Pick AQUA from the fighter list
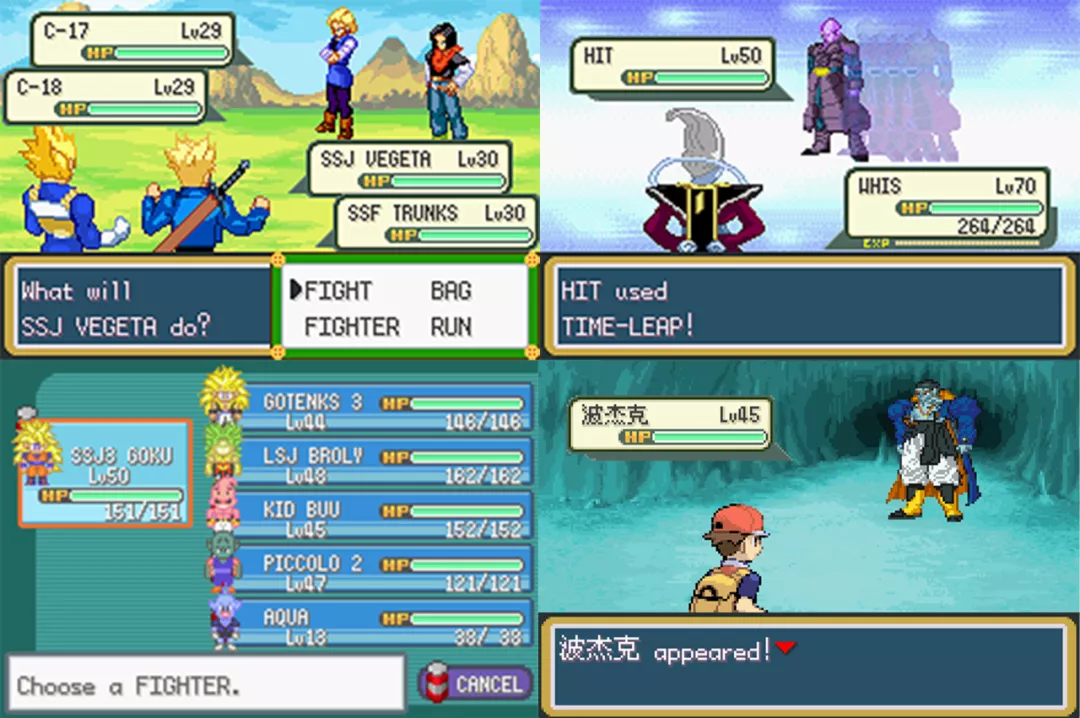Viewport: 1080px width, 718px height. coord(384,624)
